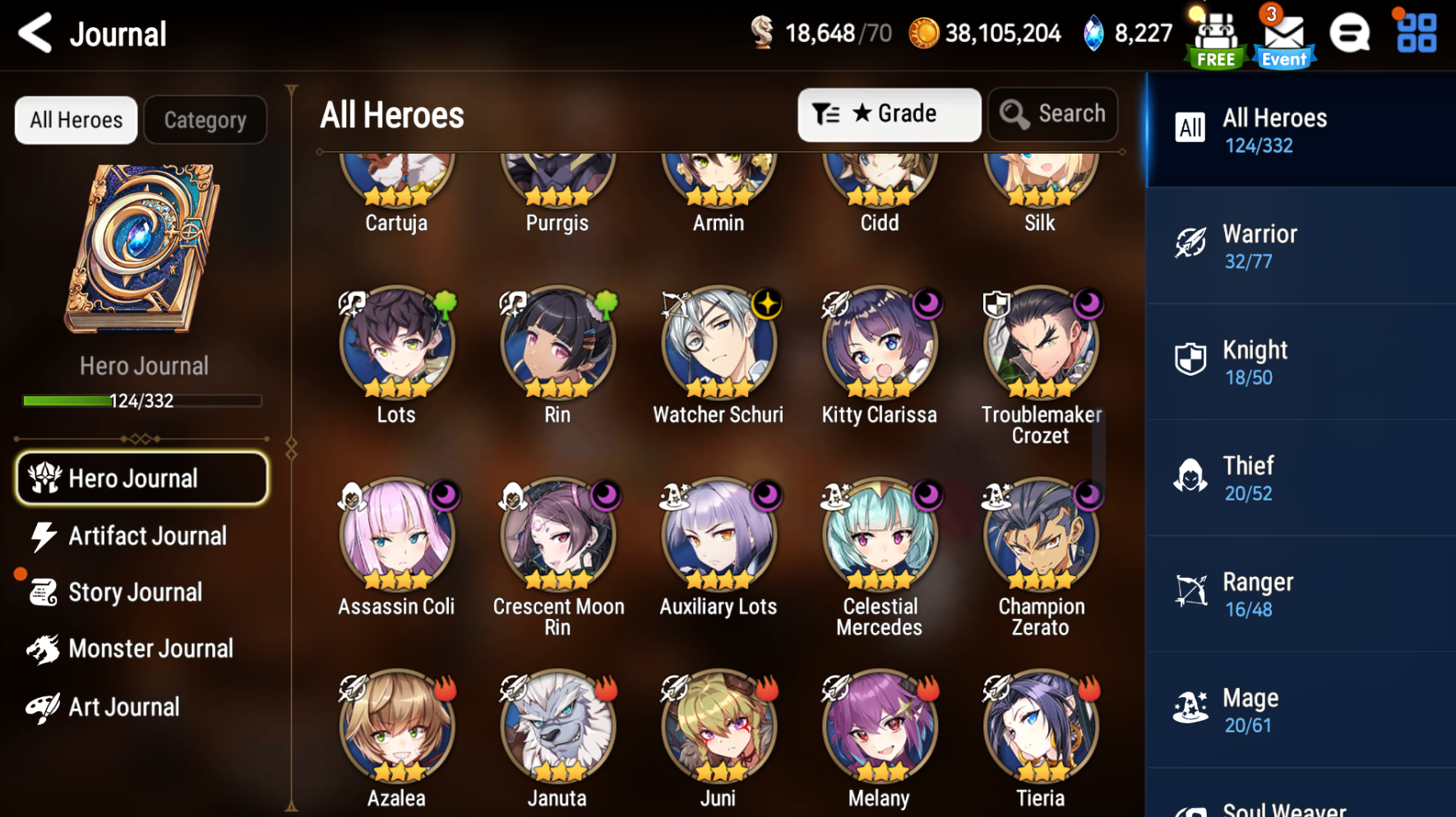Image resolution: width=1456 pixels, height=817 pixels.
Task: Go back using the Journal back arrow
Action: (x=33, y=34)
